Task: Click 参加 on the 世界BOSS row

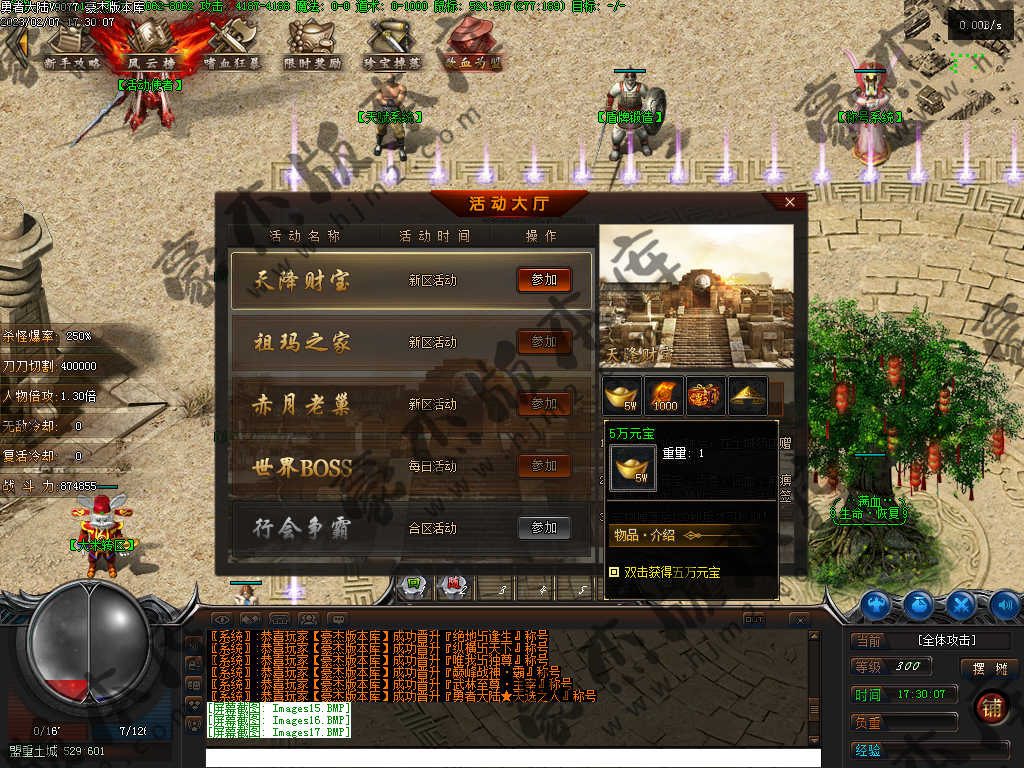Action: click(x=544, y=466)
